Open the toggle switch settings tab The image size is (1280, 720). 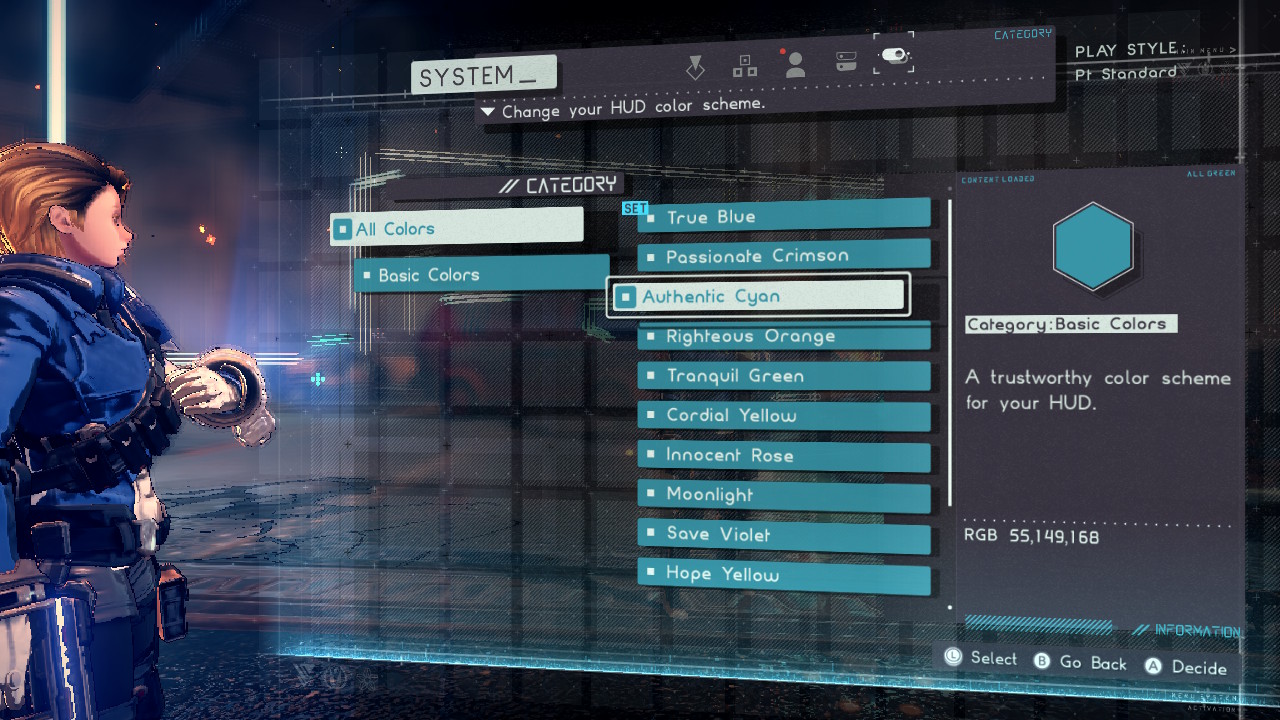click(x=894, y=57)
